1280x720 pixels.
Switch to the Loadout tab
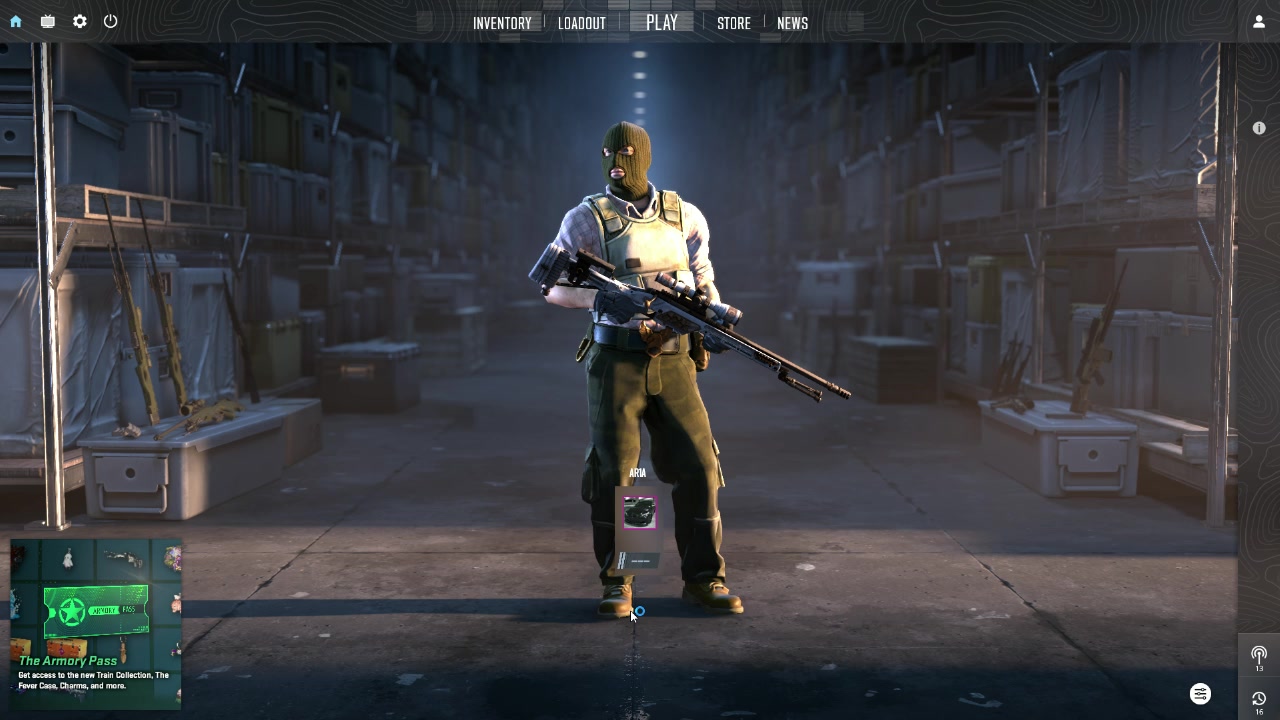tap(582, 23)
